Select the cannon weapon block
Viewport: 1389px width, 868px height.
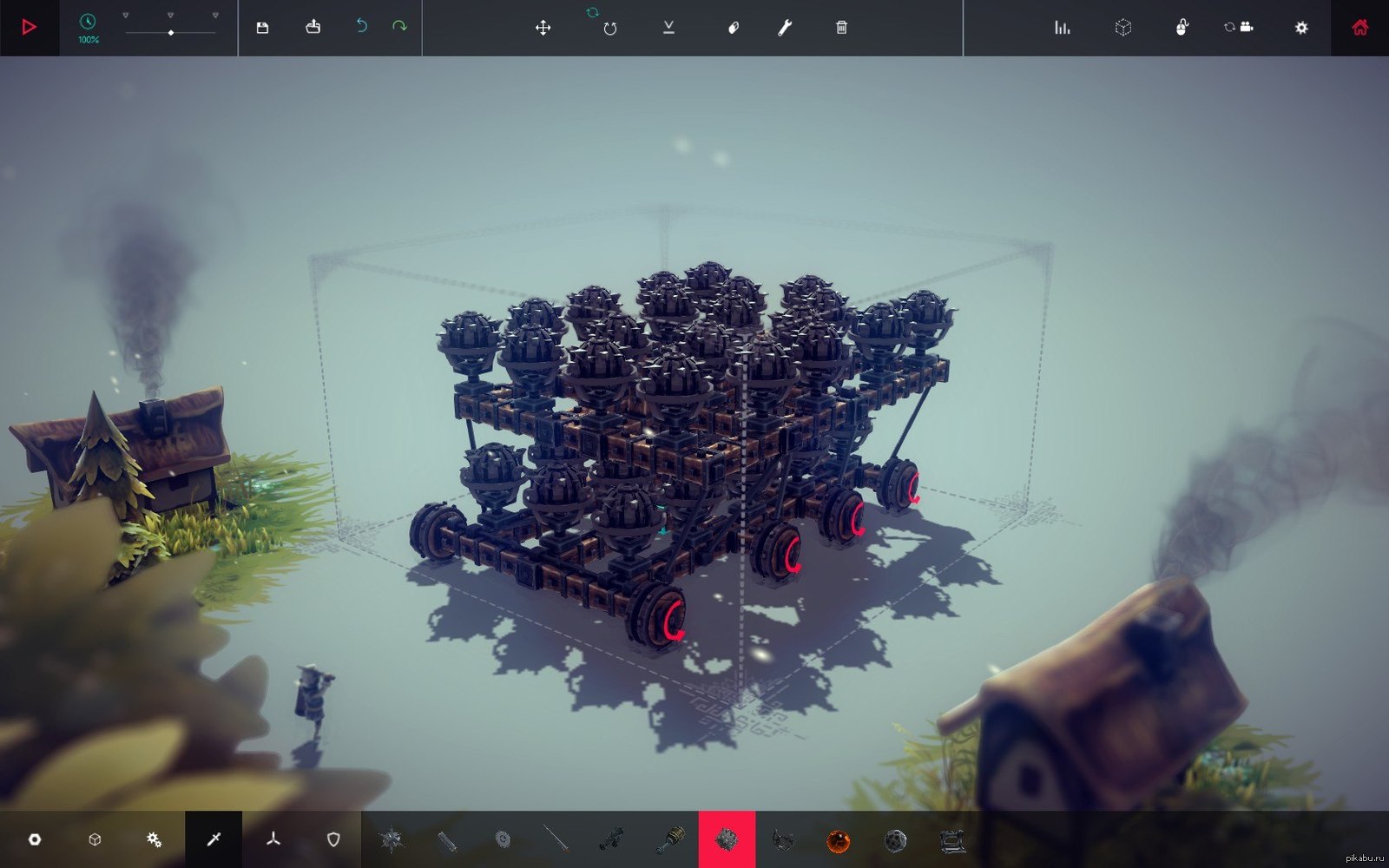(x=612, y=839)
